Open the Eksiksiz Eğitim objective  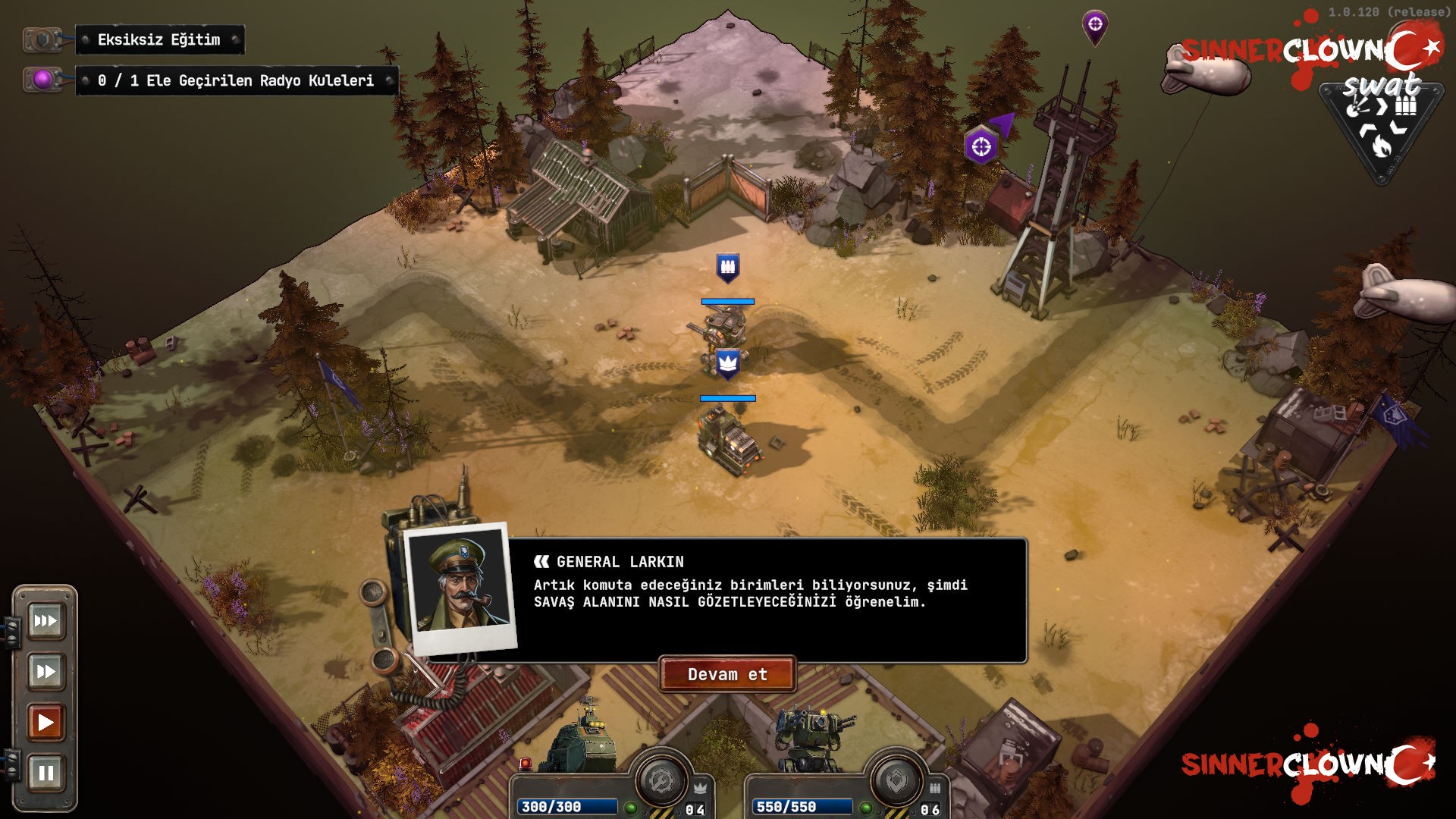point(159,40)
